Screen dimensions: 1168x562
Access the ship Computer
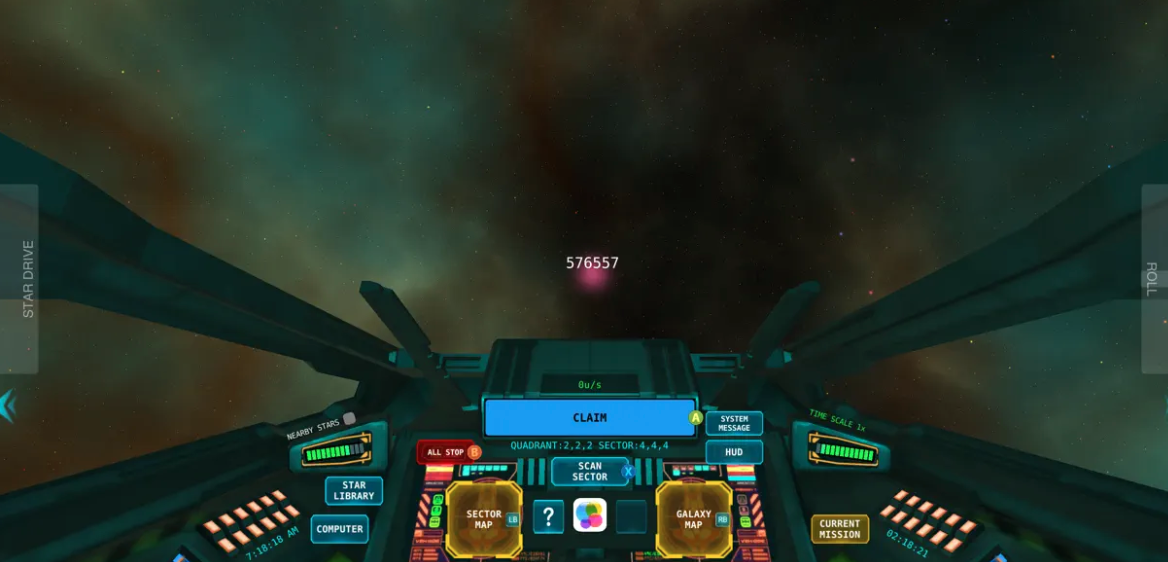click(340, 529)
